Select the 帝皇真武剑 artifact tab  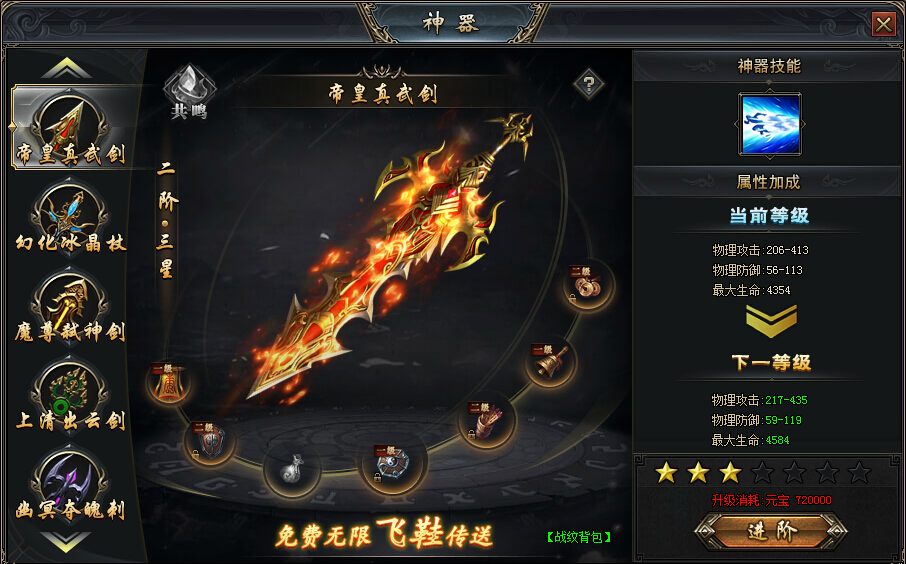coord(69,128)
